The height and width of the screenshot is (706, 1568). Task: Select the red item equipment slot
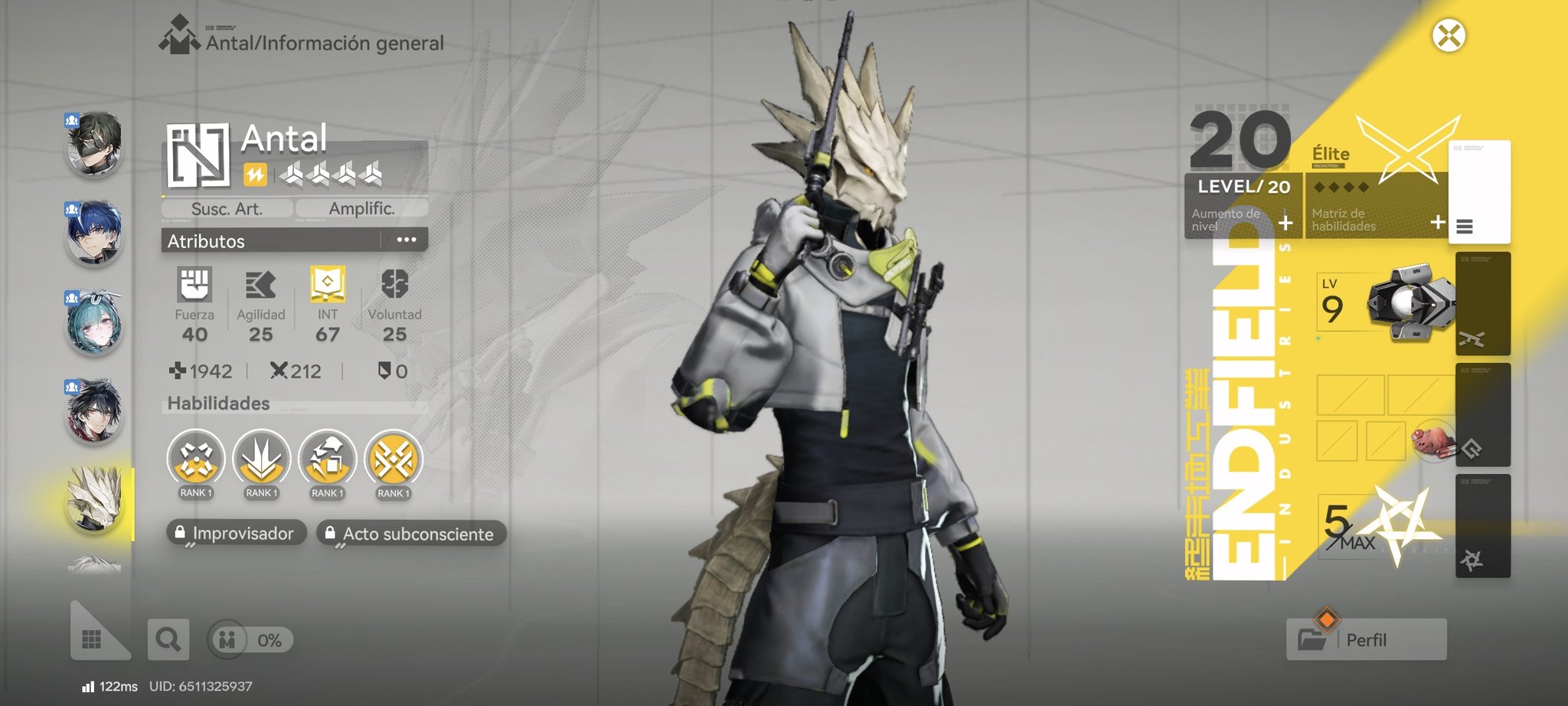(1432, 440)
